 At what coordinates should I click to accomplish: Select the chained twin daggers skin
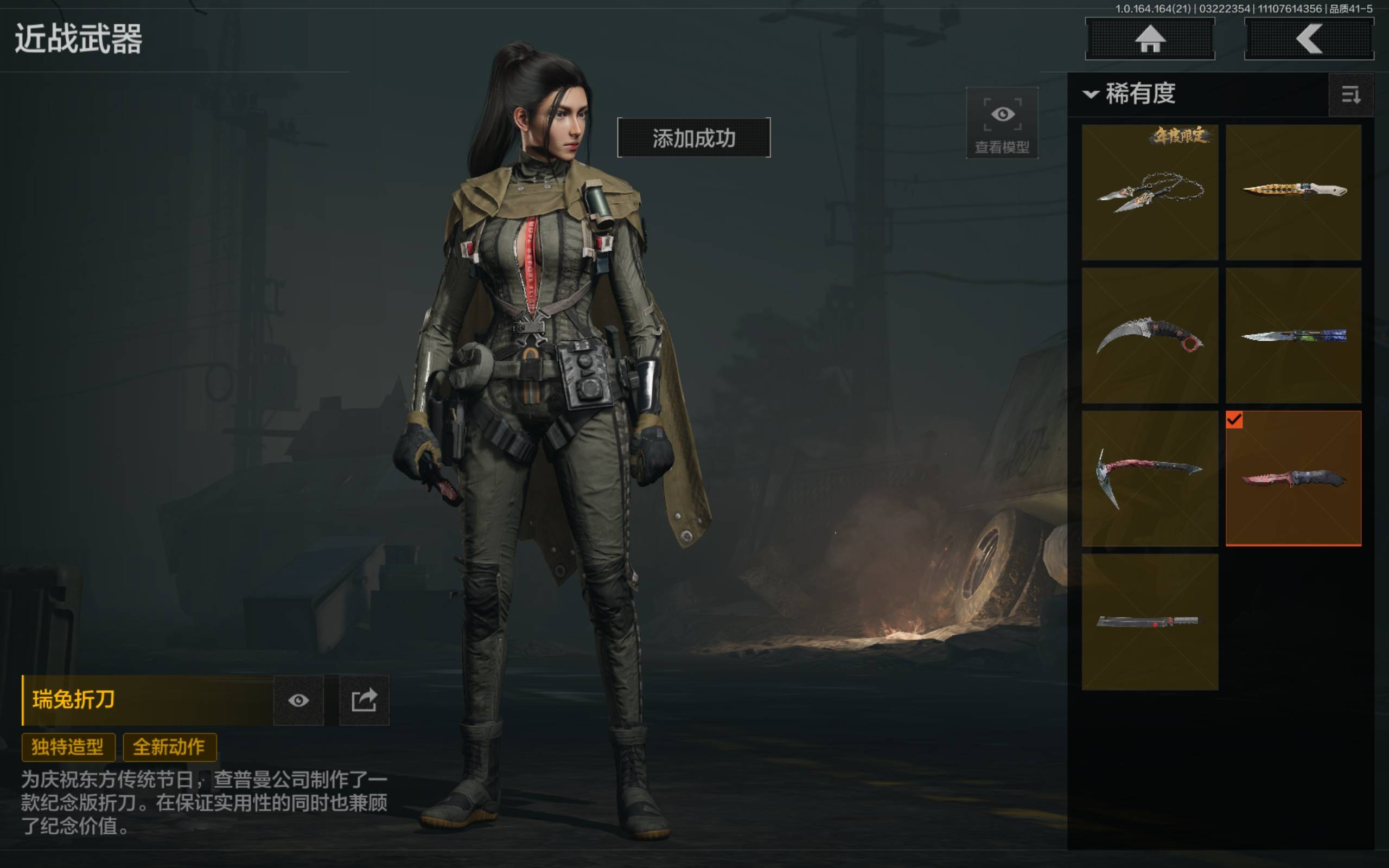[x=1150, y=192]
